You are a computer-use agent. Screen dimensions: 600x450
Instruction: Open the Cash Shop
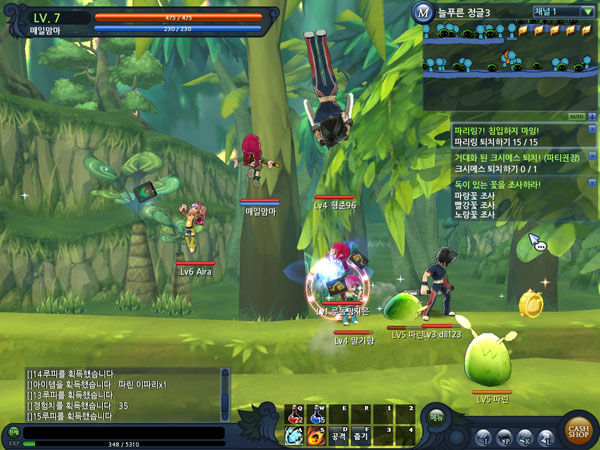(x=577, y=428)
